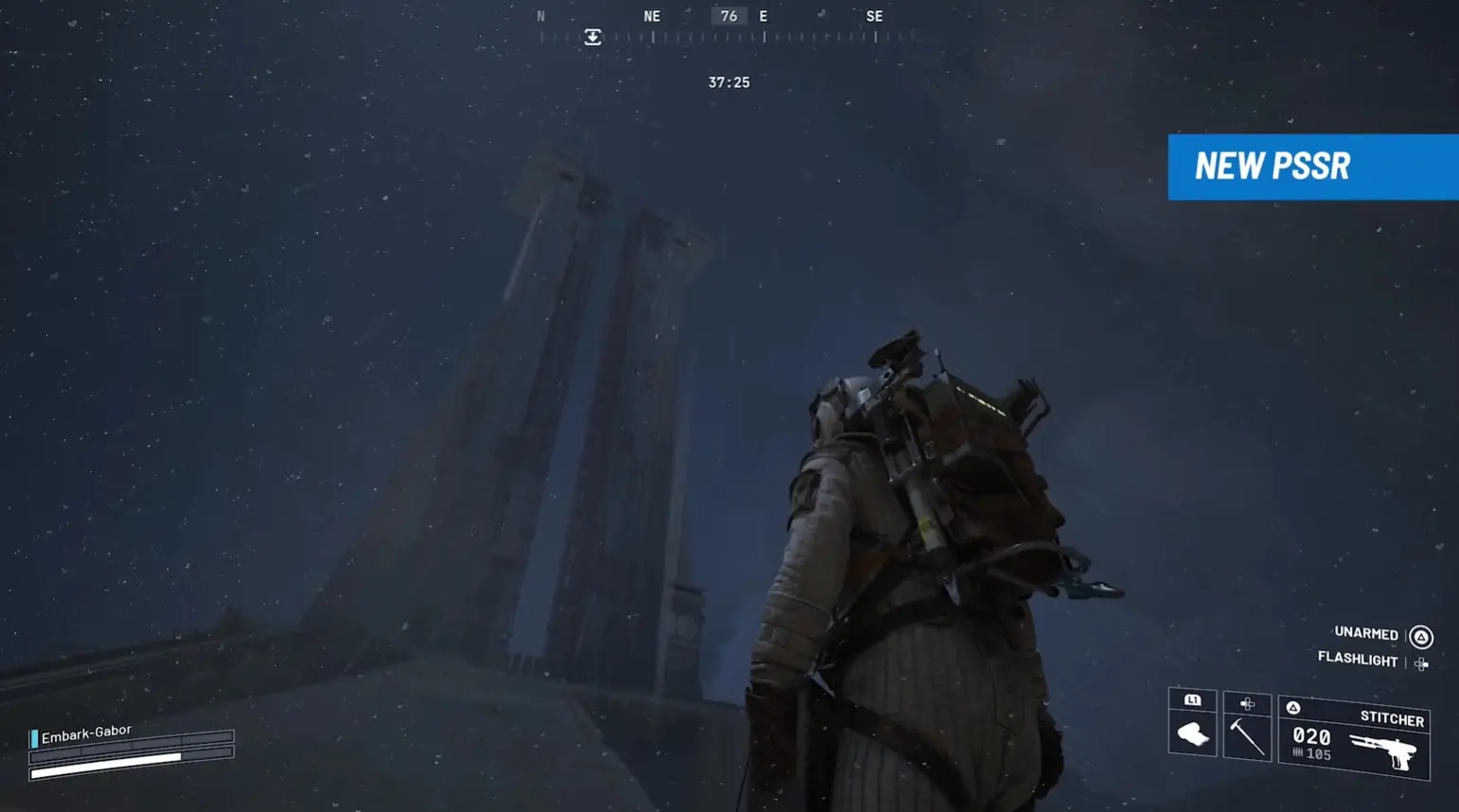Screen dimensions: 1459x812
Task: Toggle the teal indicator beside Embark-Gabor
Action: point(33,736)
